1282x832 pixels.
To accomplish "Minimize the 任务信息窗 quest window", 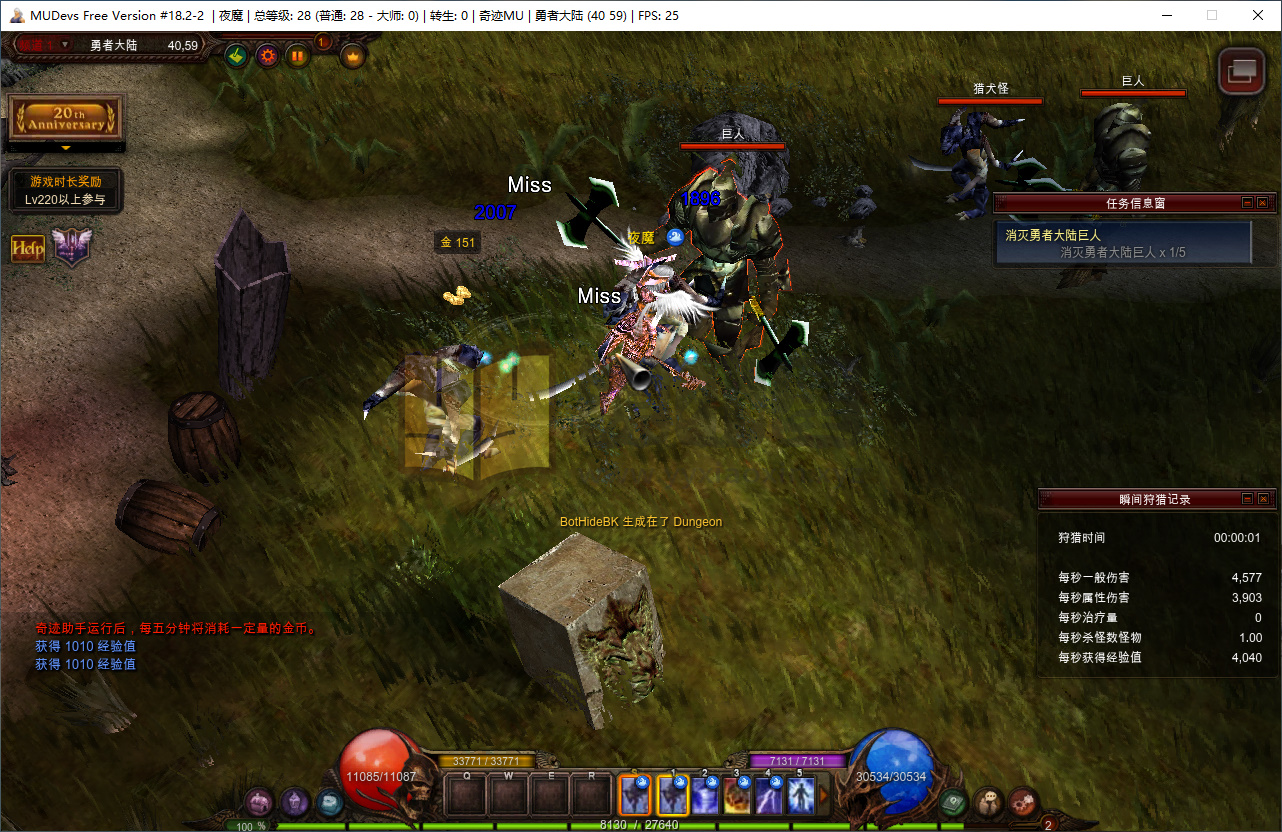I will tap(1247, 203).
